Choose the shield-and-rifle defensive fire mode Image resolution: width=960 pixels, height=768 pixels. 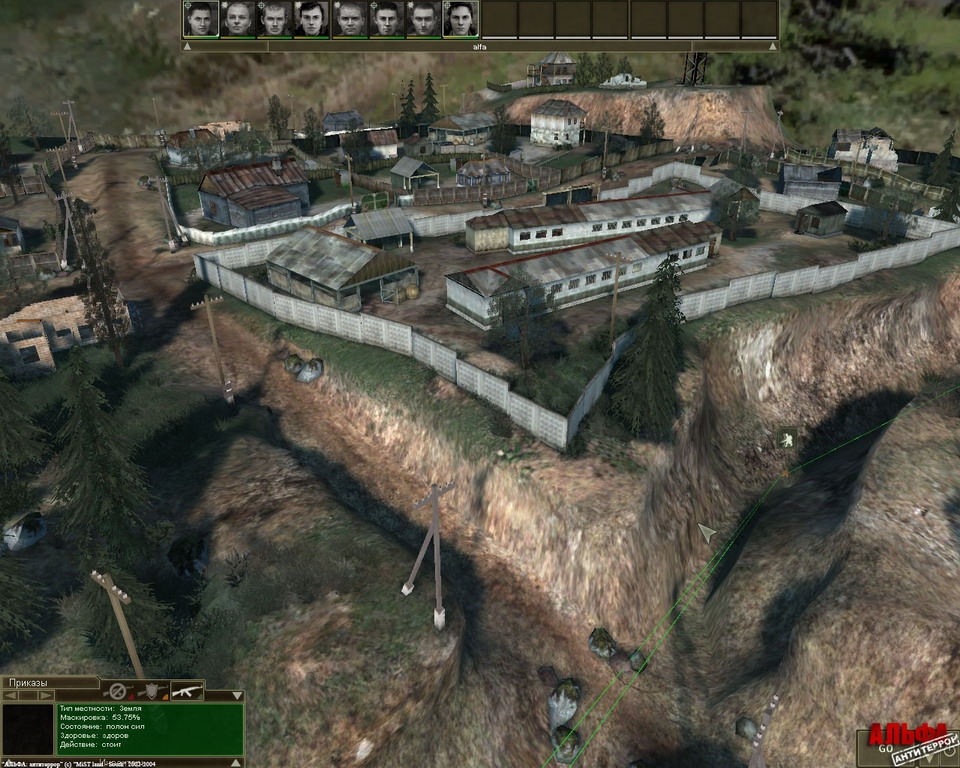point(151,691)
